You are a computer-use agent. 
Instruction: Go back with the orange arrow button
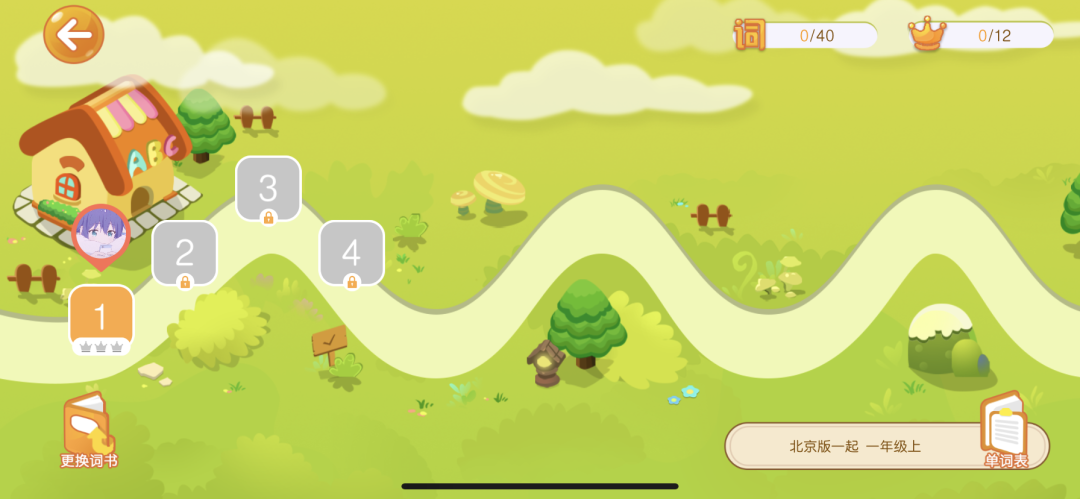[73, 35]
